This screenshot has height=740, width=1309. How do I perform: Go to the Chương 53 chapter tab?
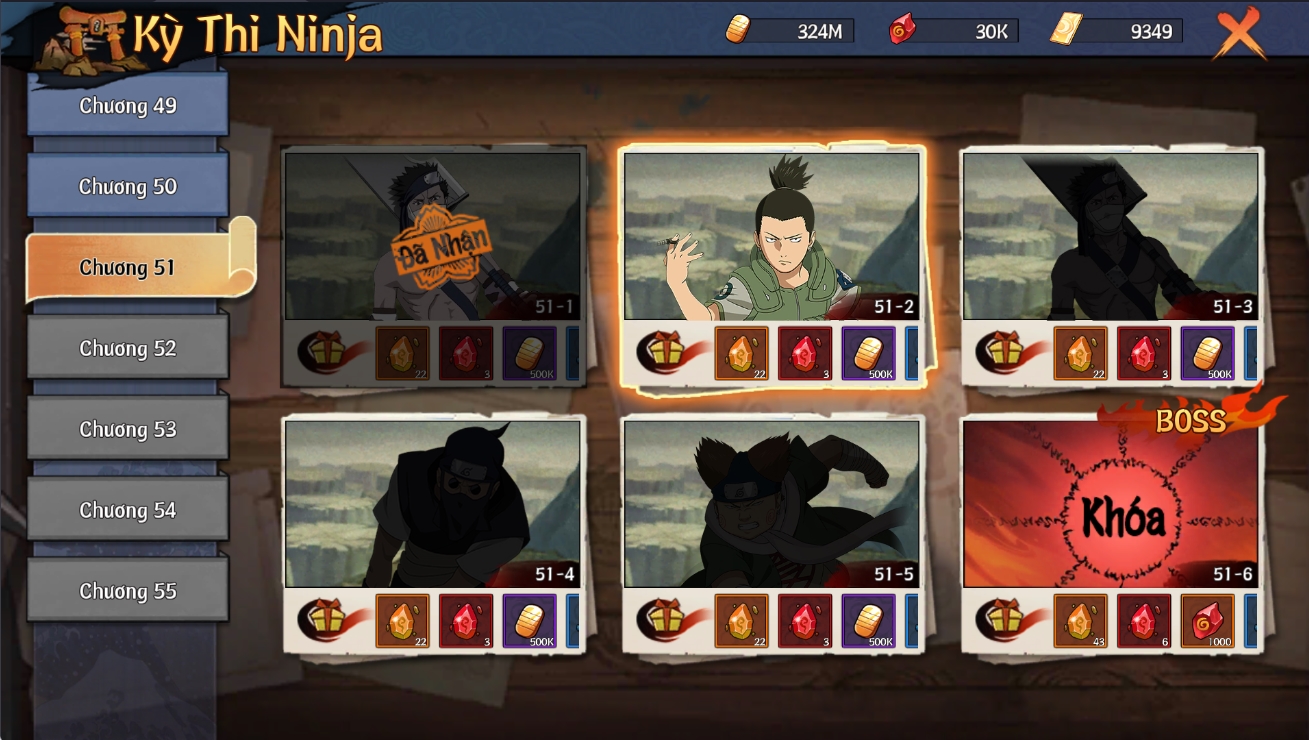(x=128, y=429)
